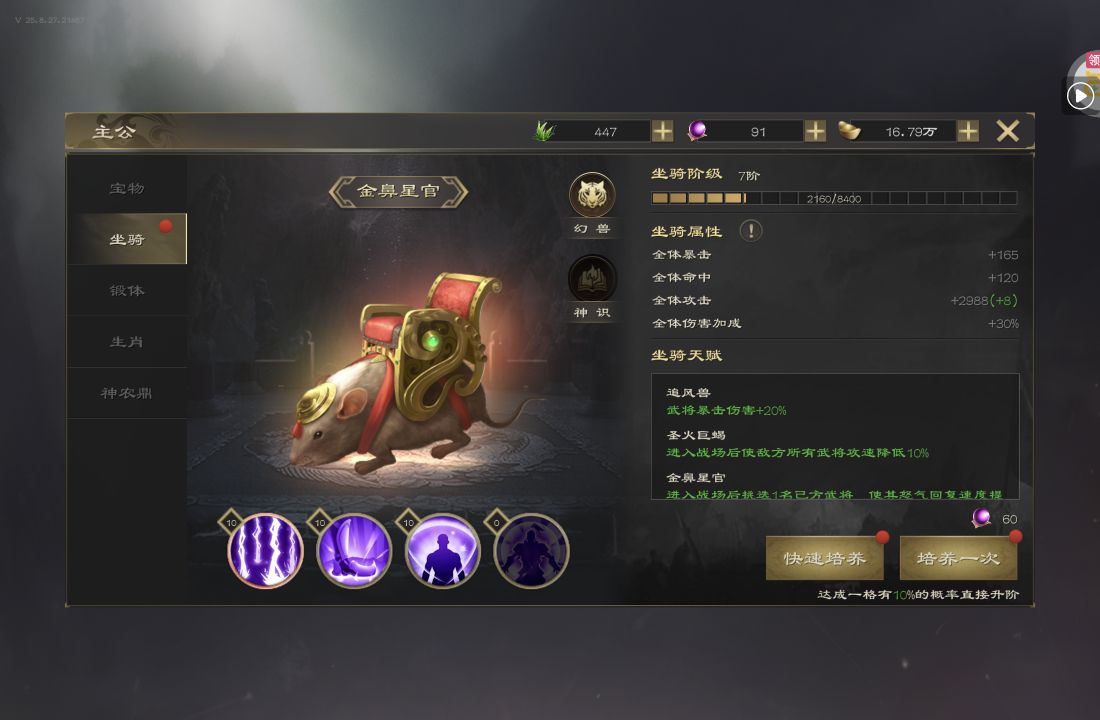The height and width of the screenshot is (720, 1100).
Task: Add more gold ingot currency
Action: click(x=968, y=131)
